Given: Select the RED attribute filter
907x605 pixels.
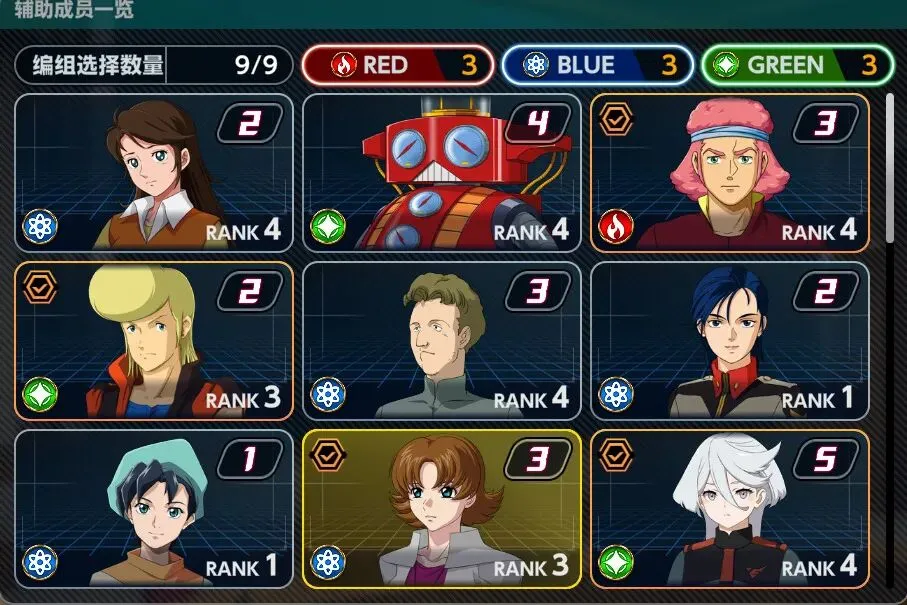Looking at the screenshot, I should click(397, 66).
